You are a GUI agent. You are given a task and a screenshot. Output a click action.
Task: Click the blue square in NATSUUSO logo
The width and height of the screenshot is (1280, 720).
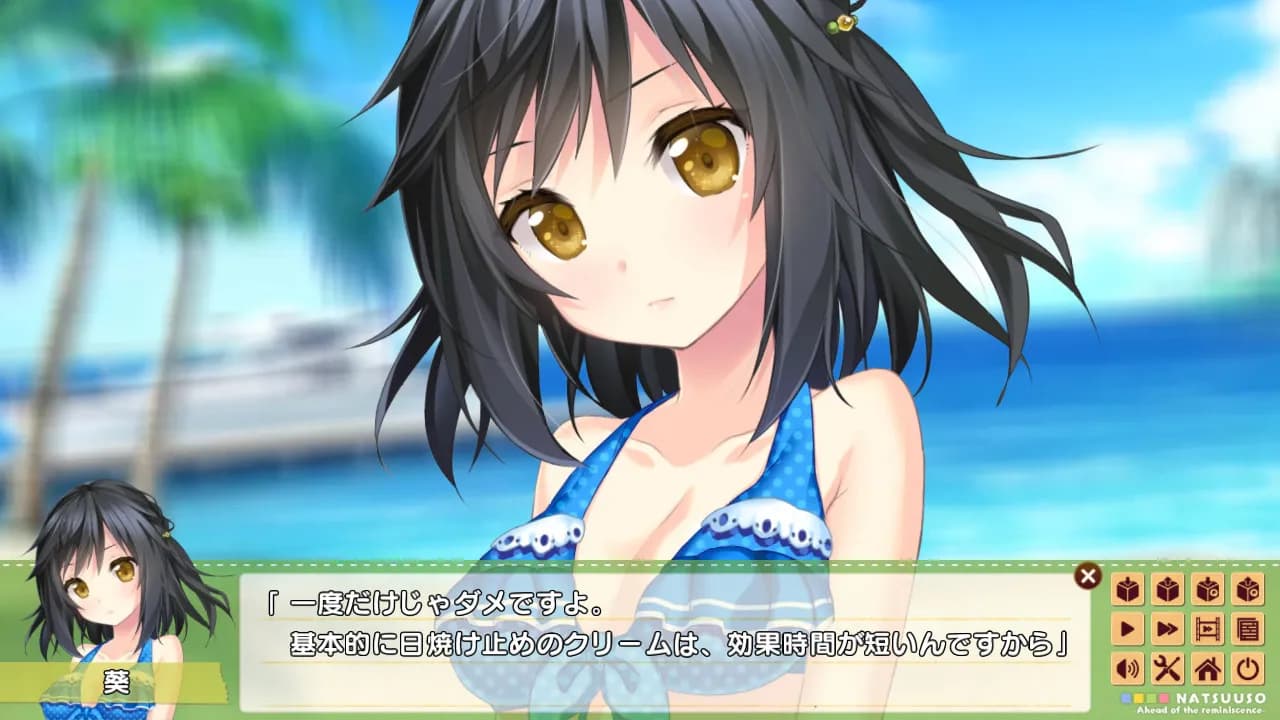pyautogui.click(x=1126, y=698)
